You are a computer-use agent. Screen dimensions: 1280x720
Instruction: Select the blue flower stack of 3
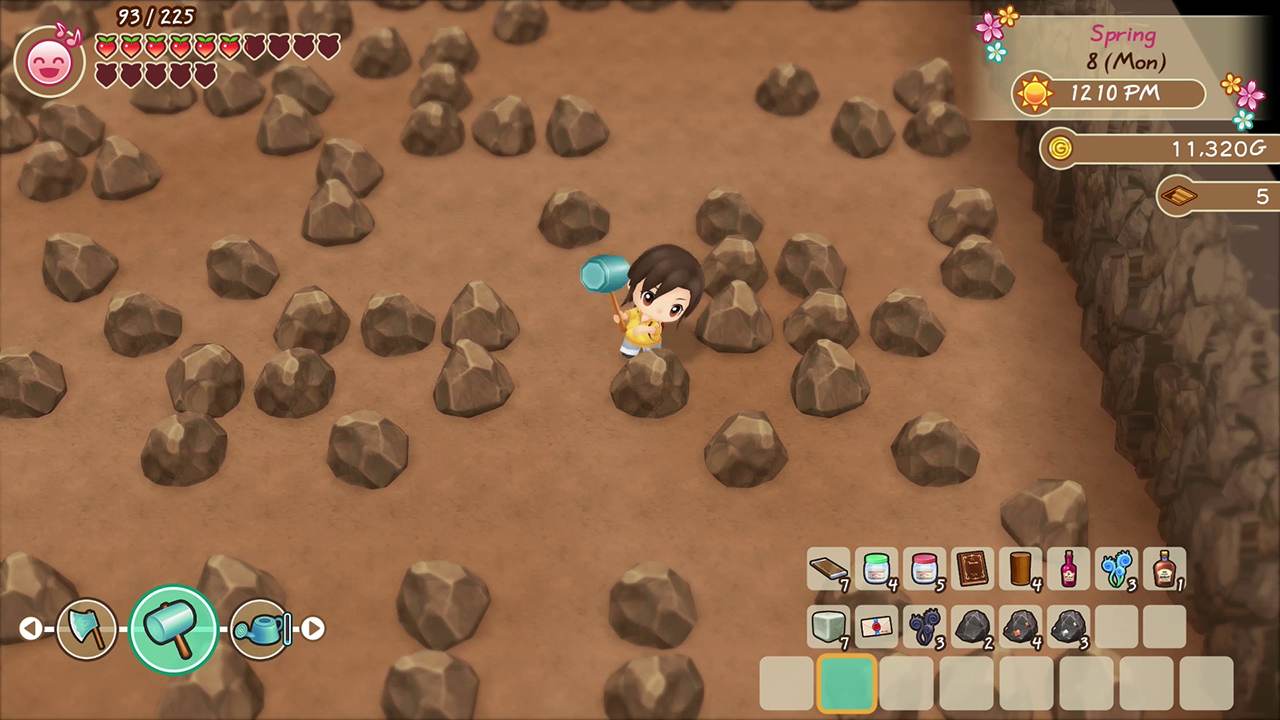(1117, 570)
